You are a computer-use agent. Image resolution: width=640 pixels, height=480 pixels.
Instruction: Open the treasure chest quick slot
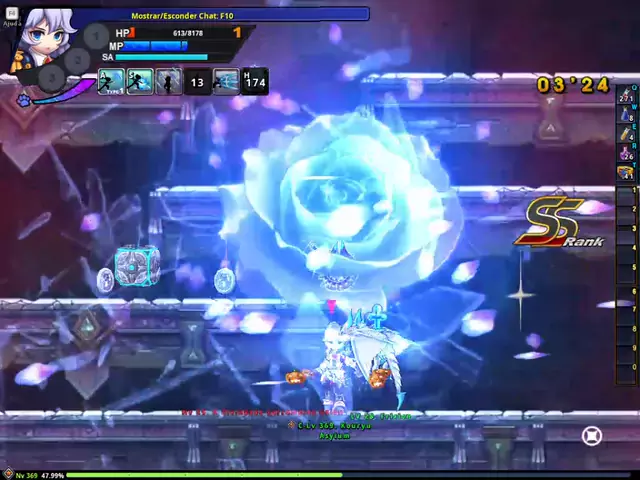(626, 172)
